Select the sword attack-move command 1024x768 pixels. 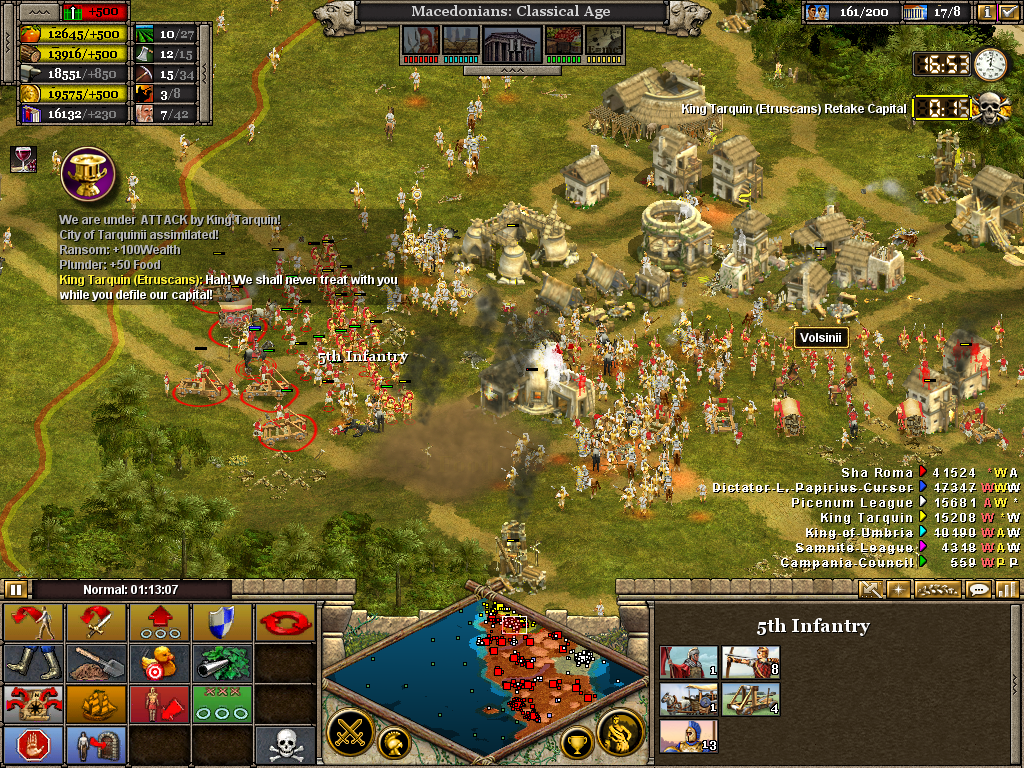pyautogui.click(x=96, y=622)
